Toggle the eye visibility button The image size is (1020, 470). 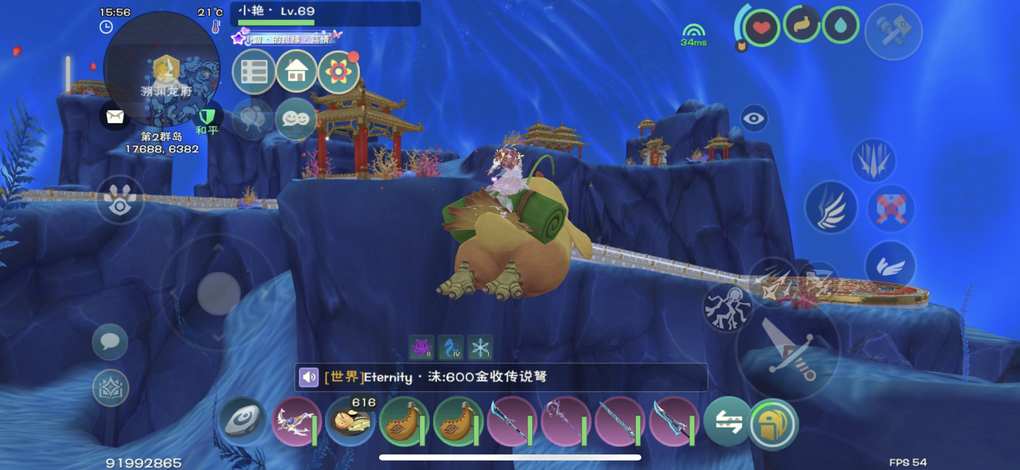point(754,118)
